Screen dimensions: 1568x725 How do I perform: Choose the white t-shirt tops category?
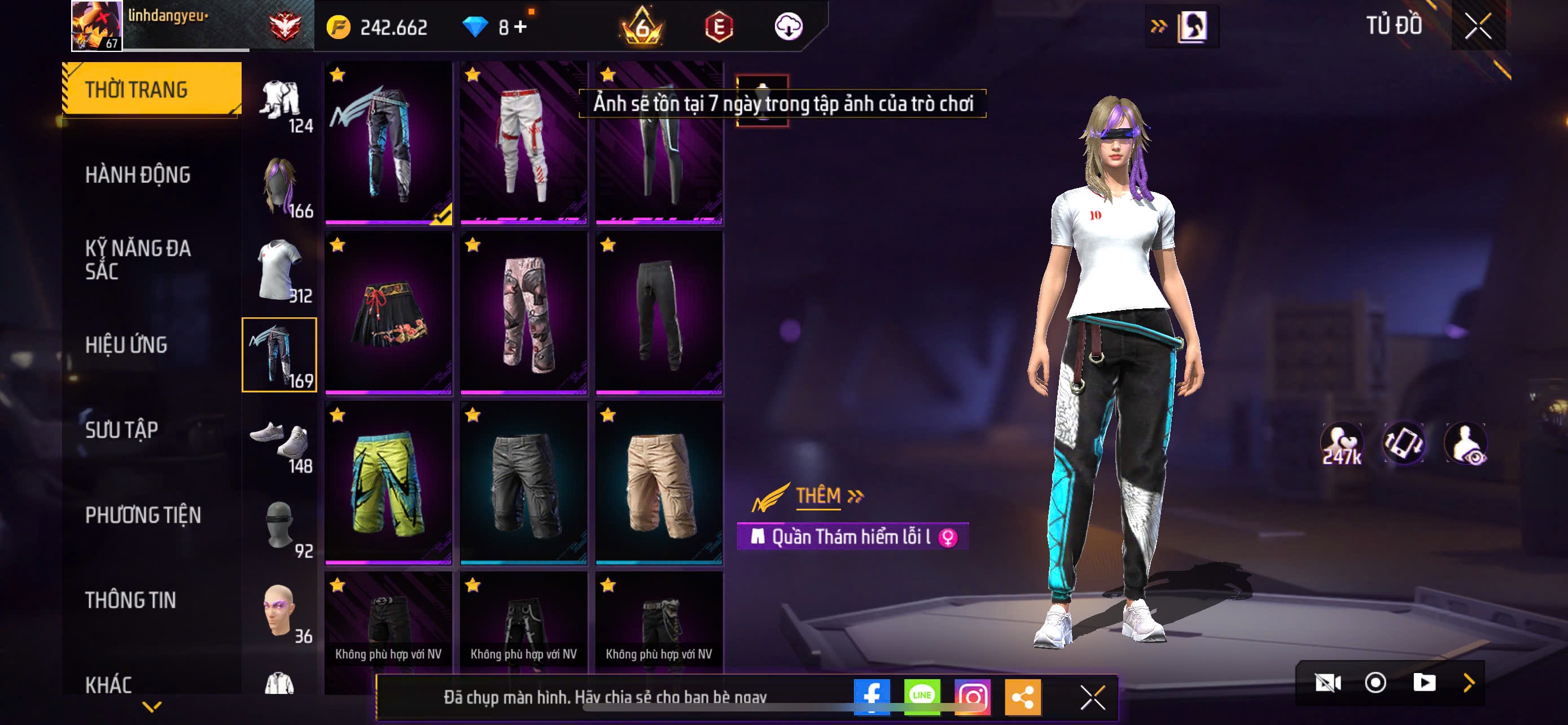point(280,270)
